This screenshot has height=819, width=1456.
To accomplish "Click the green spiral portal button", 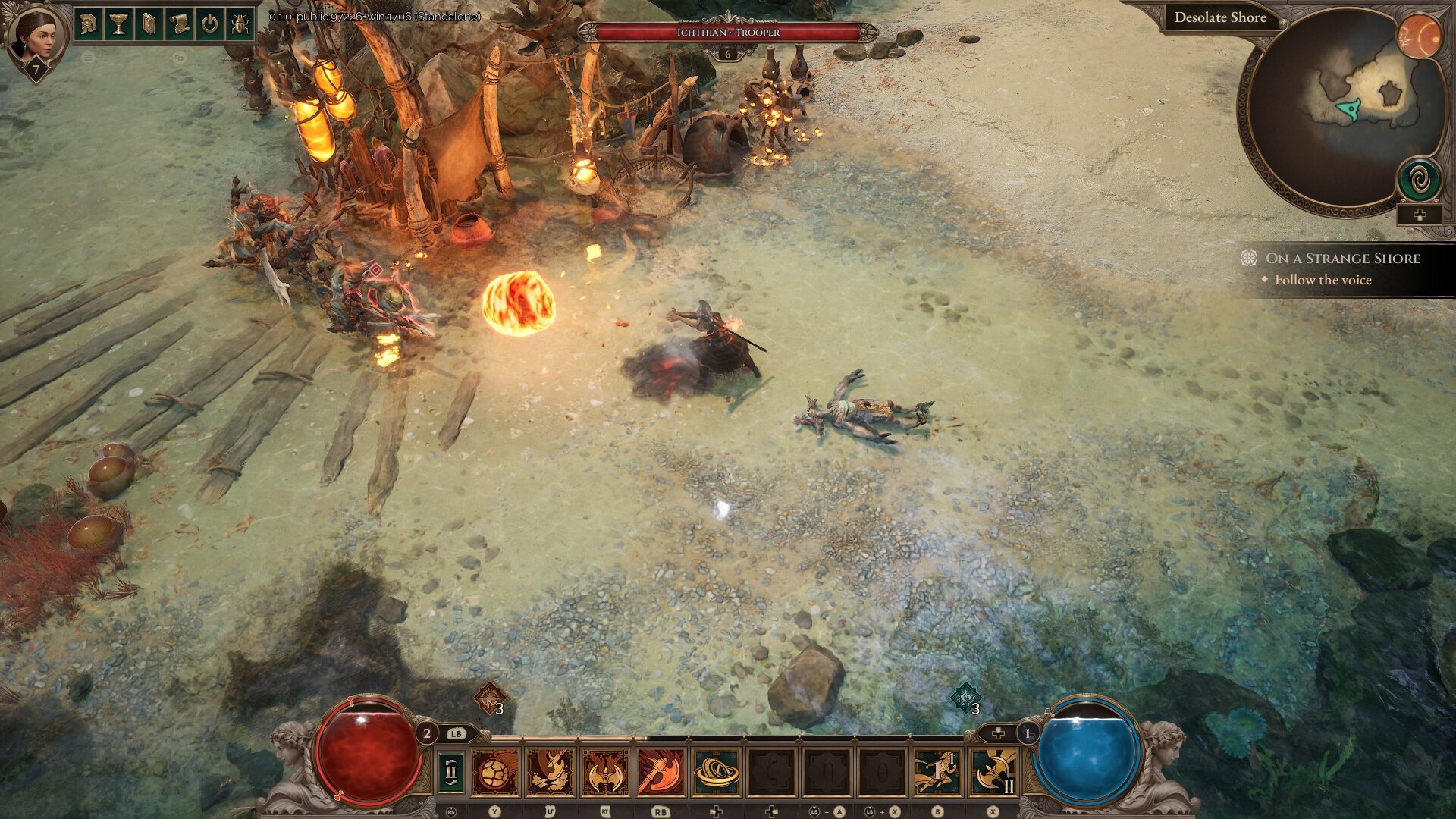I will 1419,180.
